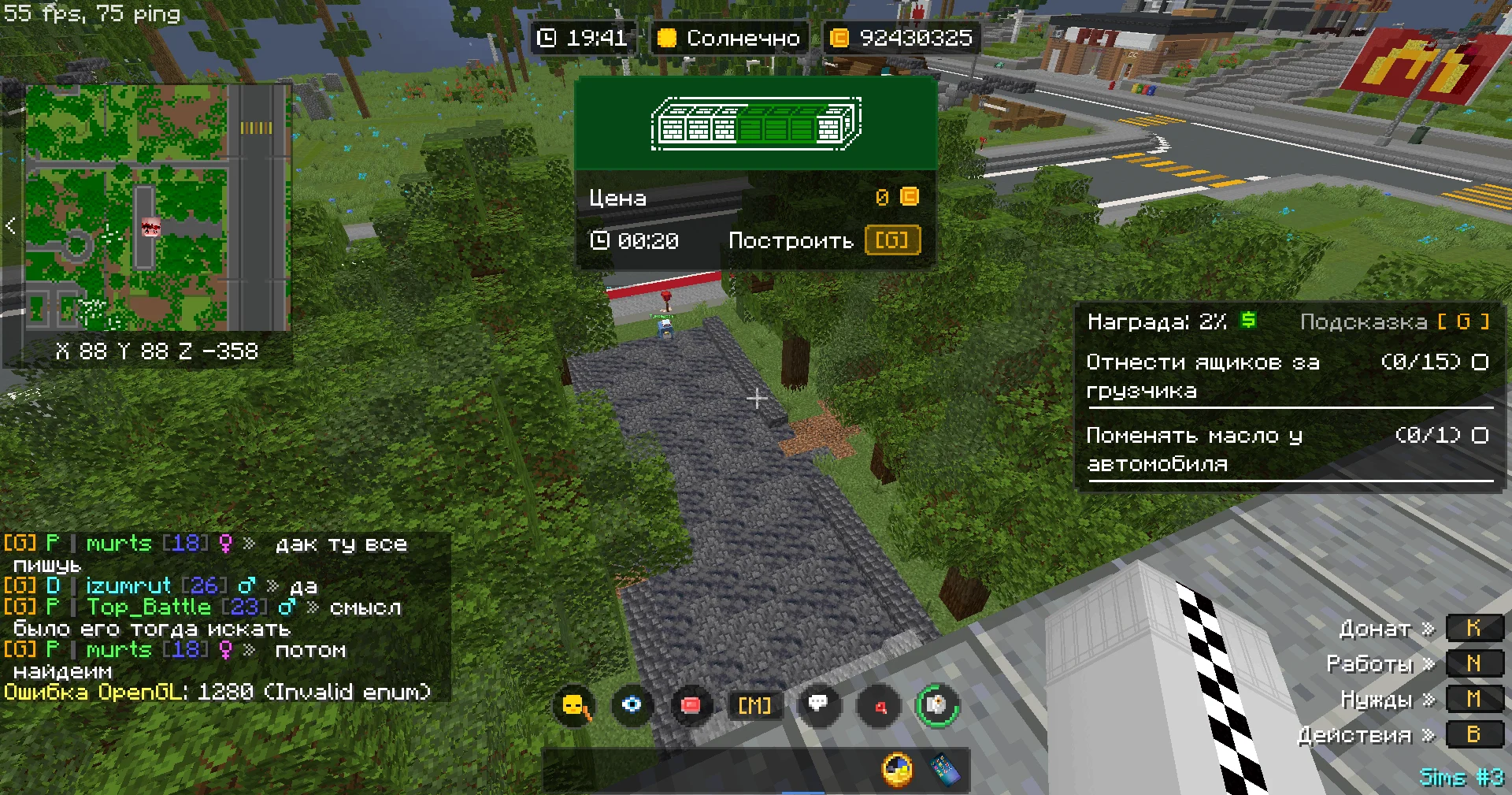Select the 'Поменять масло у автомобиля' quest entry
Viewport: 1512px width, 795px height.
[x=1195, y=449]
